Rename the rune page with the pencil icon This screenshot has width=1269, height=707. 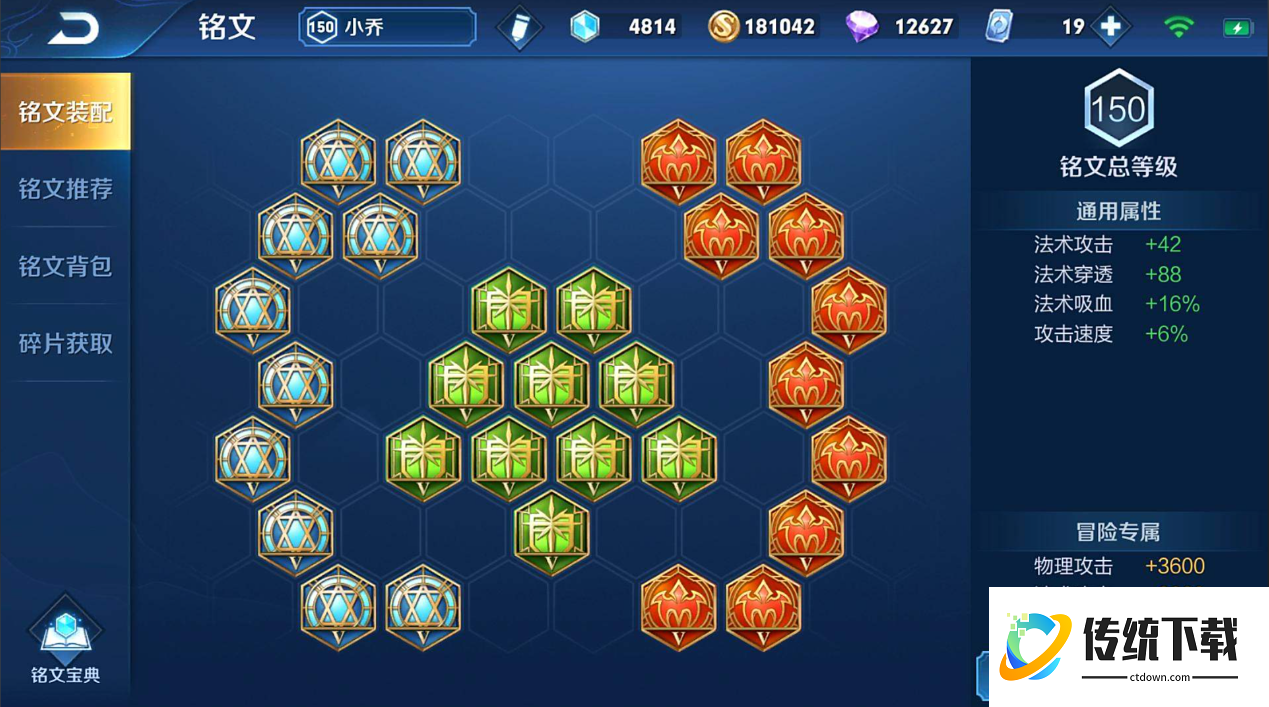pos(519,28)
